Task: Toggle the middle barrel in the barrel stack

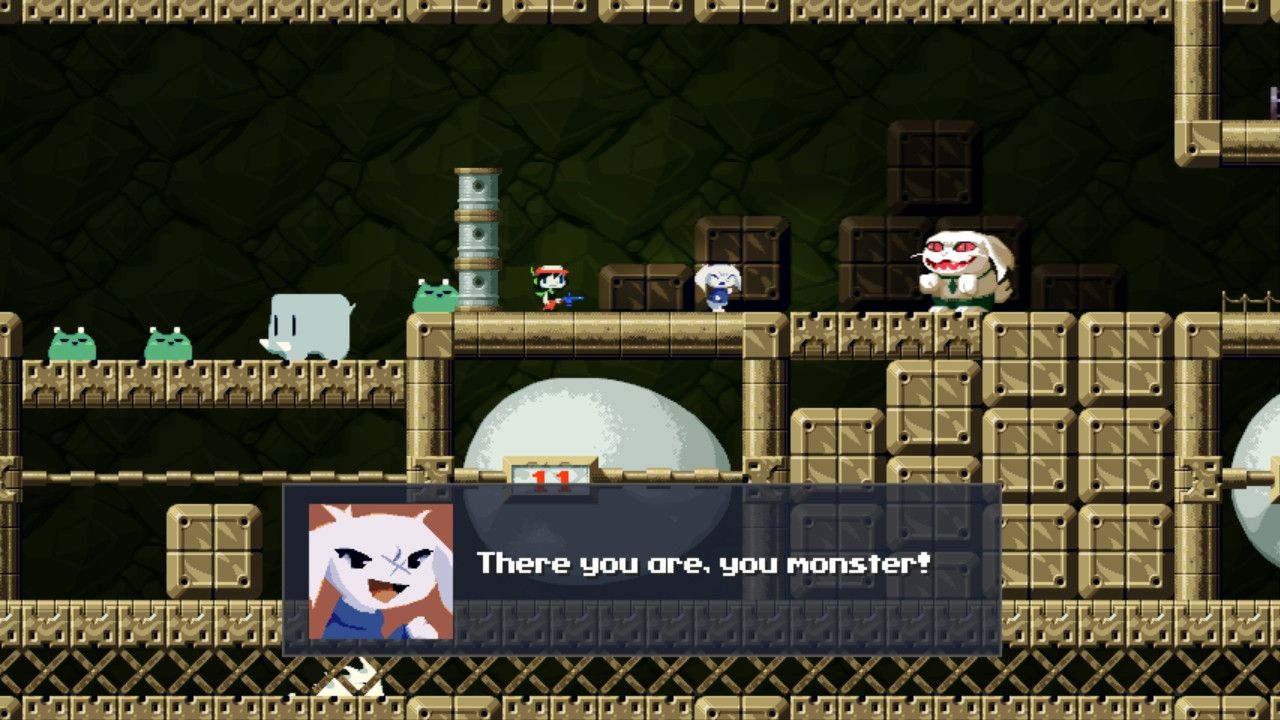Action: tap(476, 235)
